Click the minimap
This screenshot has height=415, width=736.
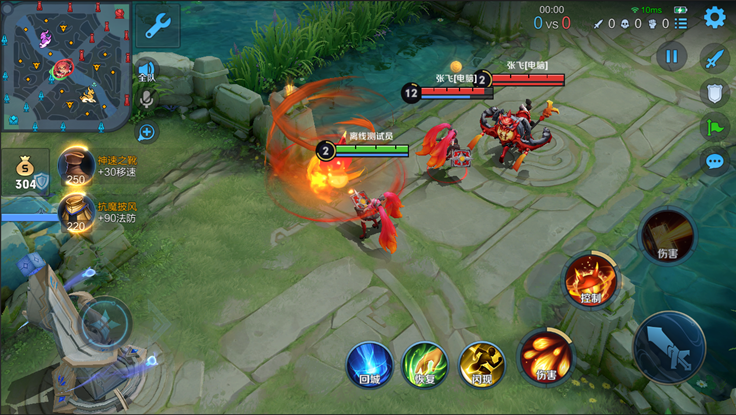tap(65, 65)
